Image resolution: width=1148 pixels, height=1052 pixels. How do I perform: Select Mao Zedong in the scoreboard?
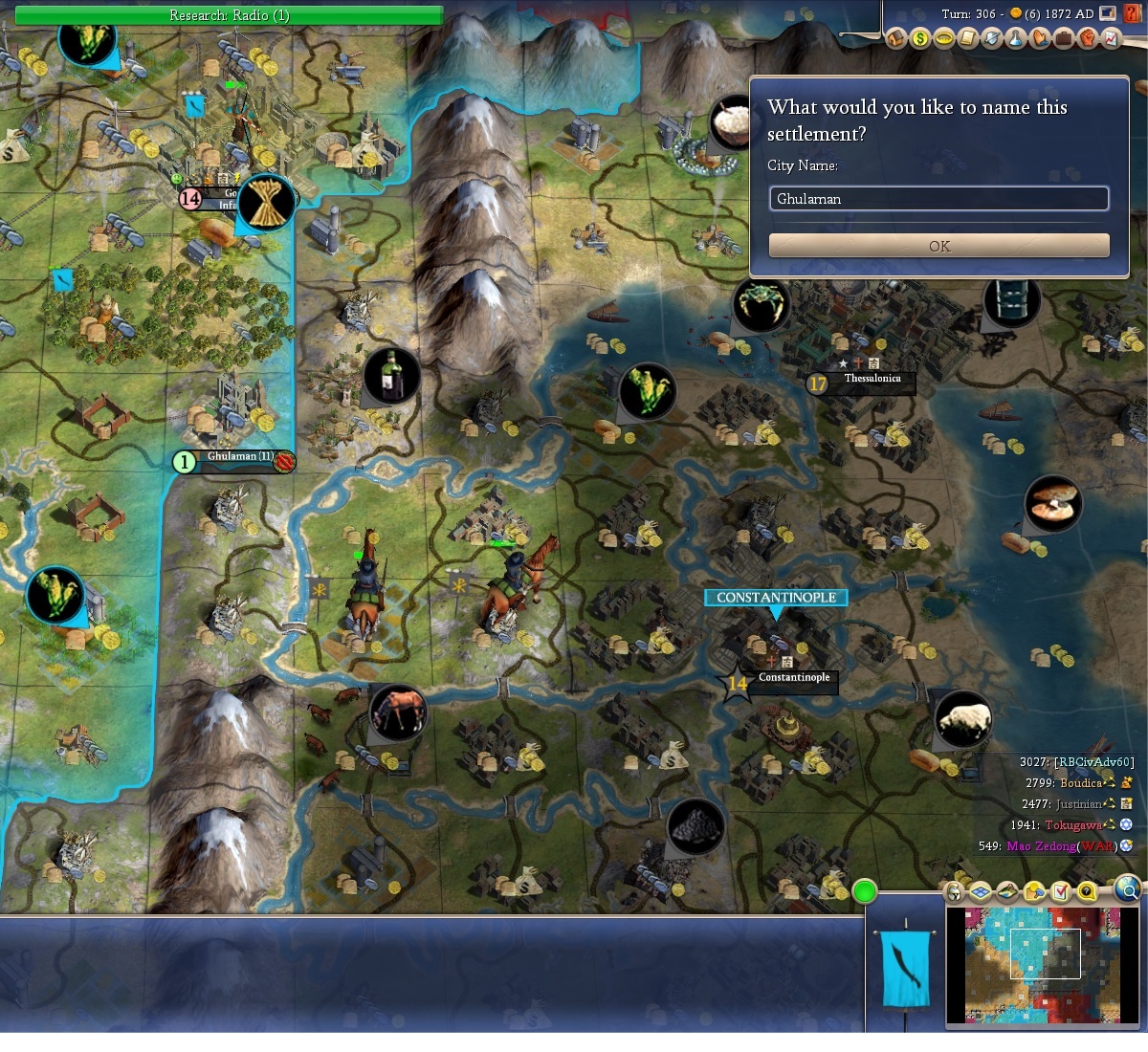coord(1040,846)
